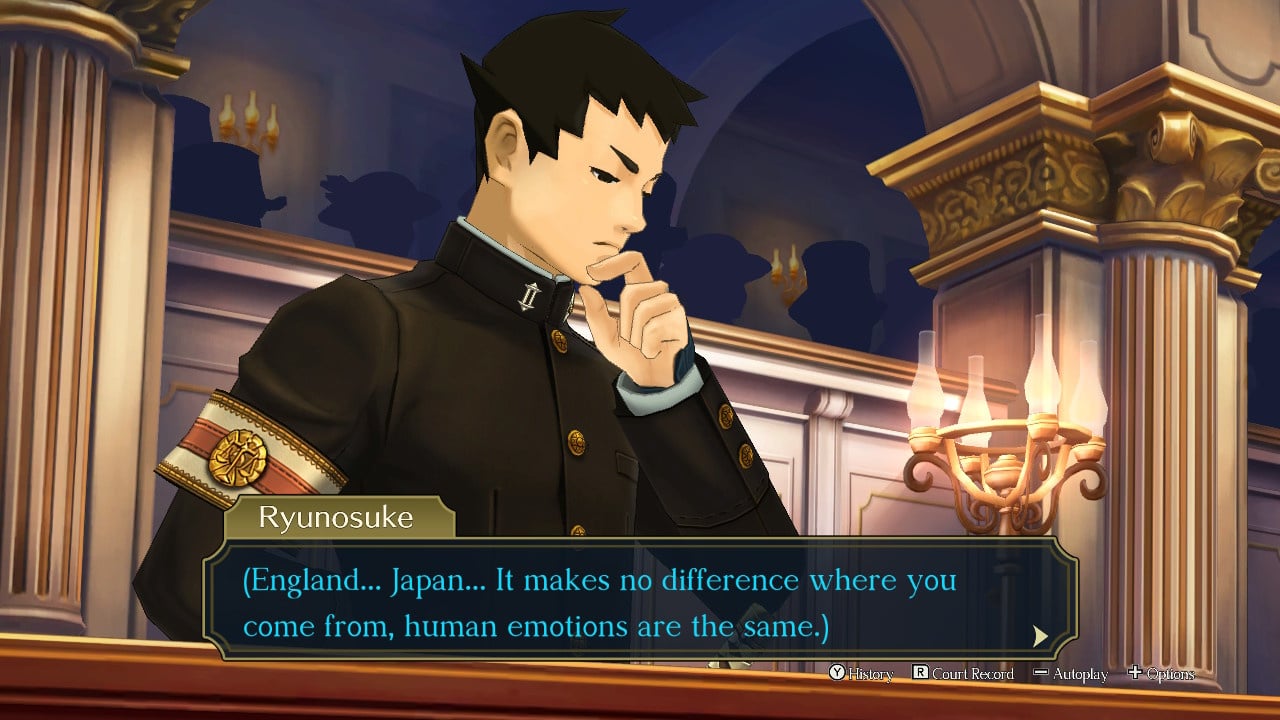Advance dialogue with the arrow indicator
The height and width of the screenshot is (720, 1280).
1040,636
